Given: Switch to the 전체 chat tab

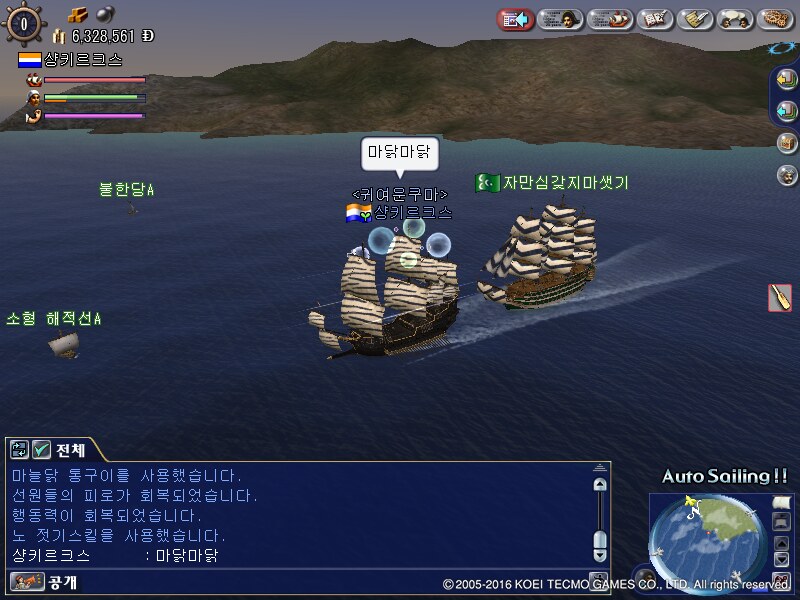Looking at the screenshot, I should 69,450.
